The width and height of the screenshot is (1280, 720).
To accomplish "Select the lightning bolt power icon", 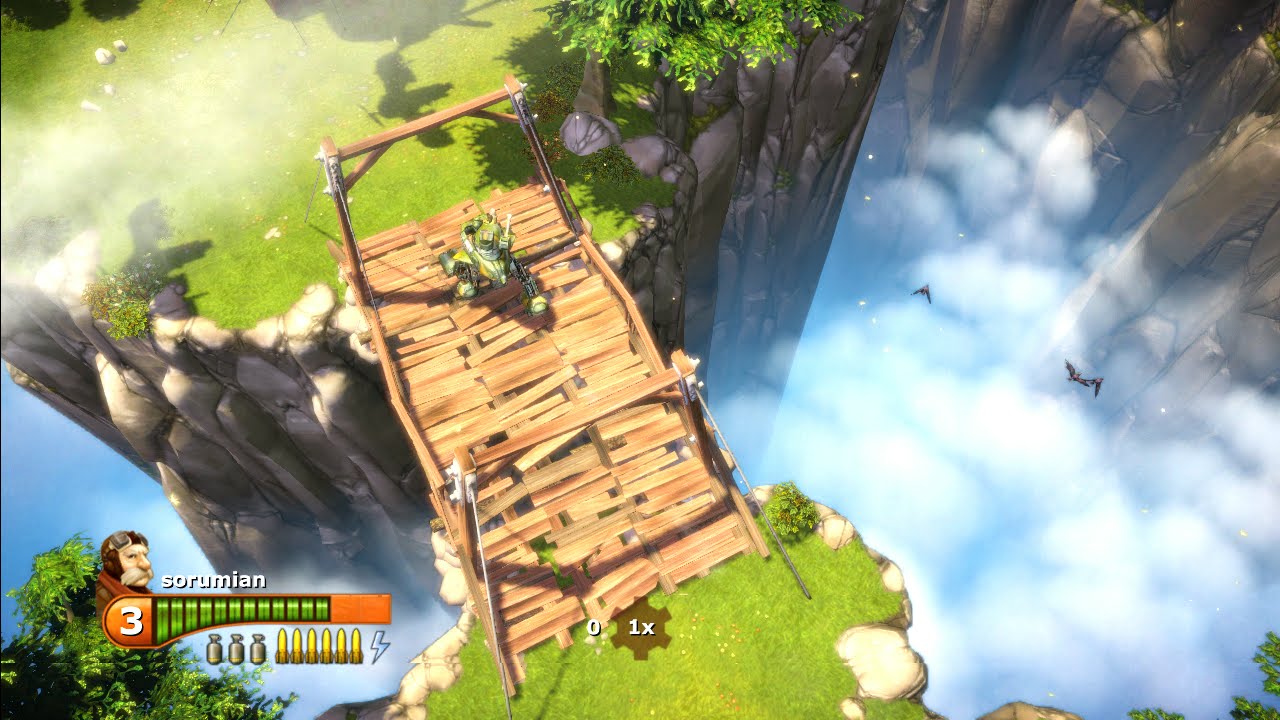I will point(380,647).
